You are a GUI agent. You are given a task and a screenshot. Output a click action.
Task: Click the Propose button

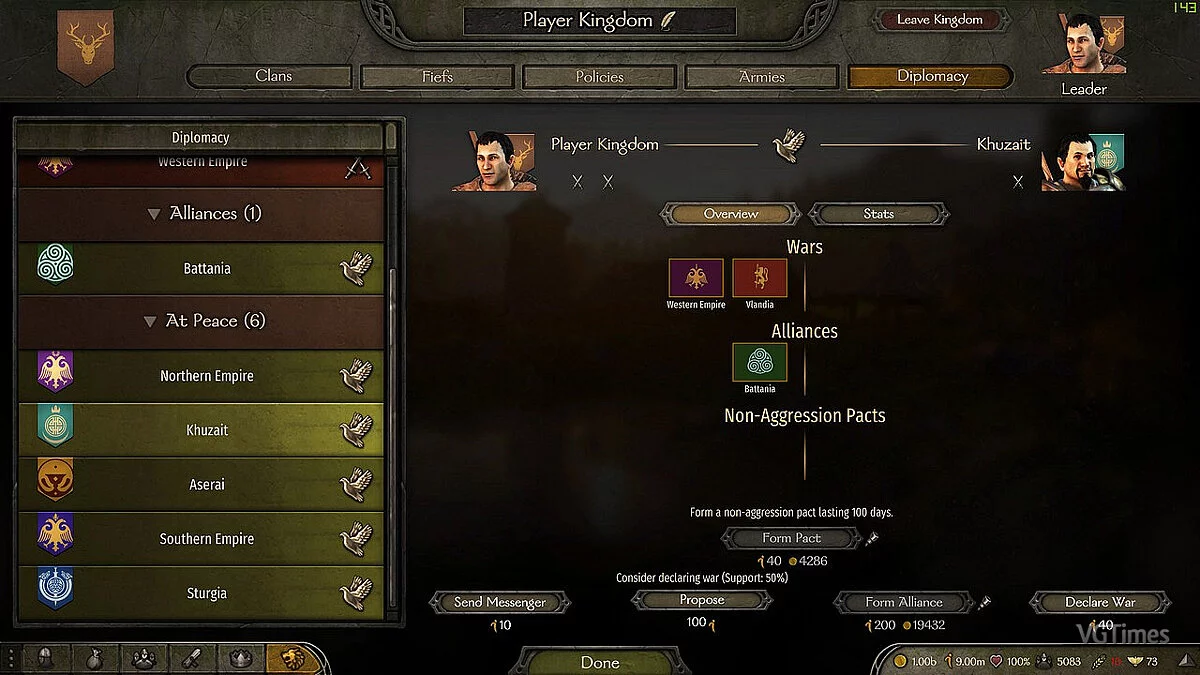pos(702,600)
